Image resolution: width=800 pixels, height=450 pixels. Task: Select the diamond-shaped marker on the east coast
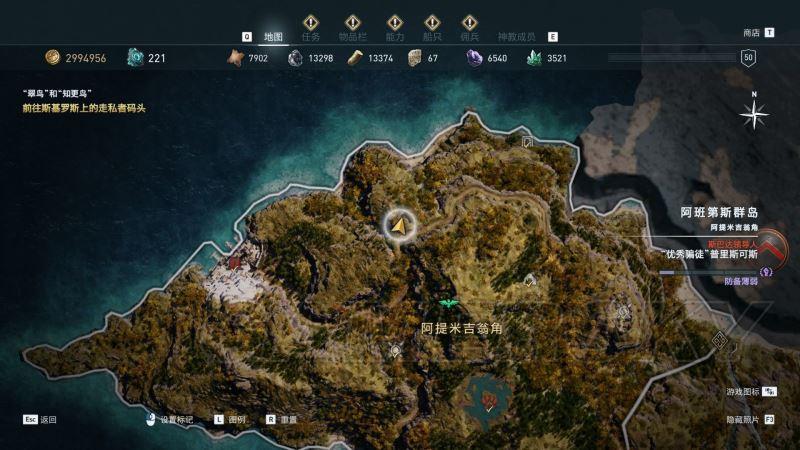(x=719, y=342)
